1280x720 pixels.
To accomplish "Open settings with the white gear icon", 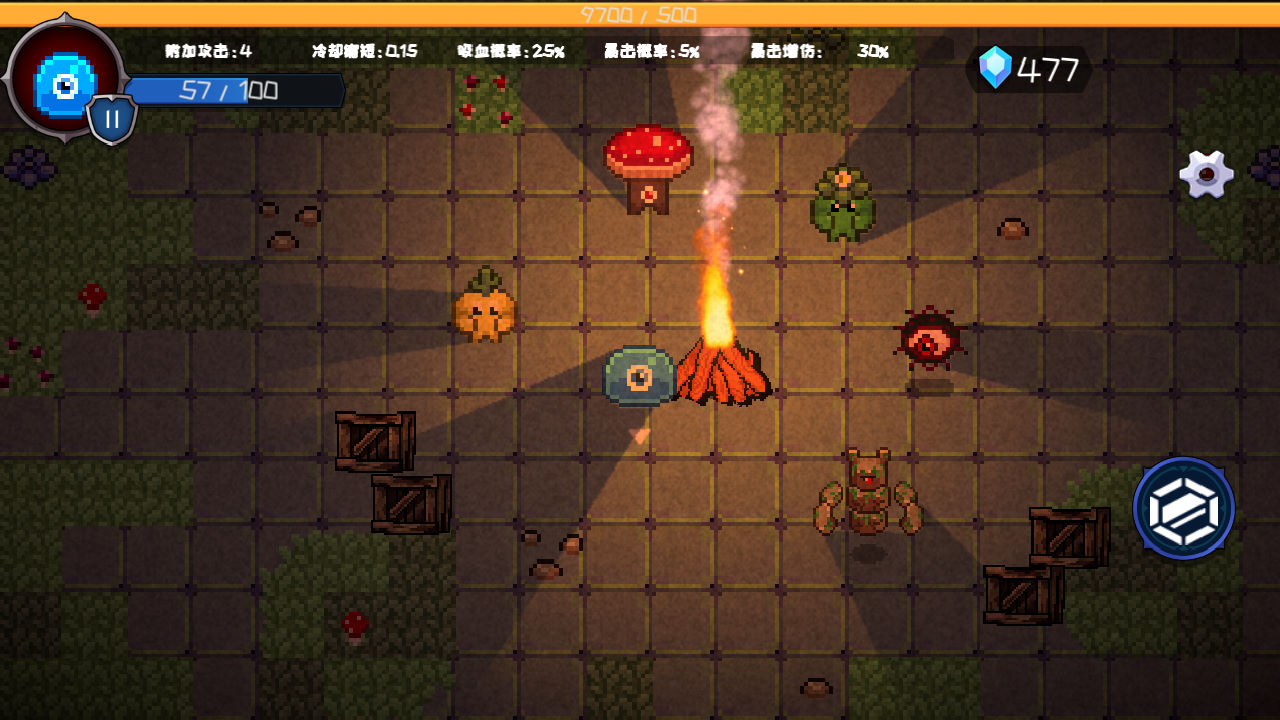I will coord(1206,175).
